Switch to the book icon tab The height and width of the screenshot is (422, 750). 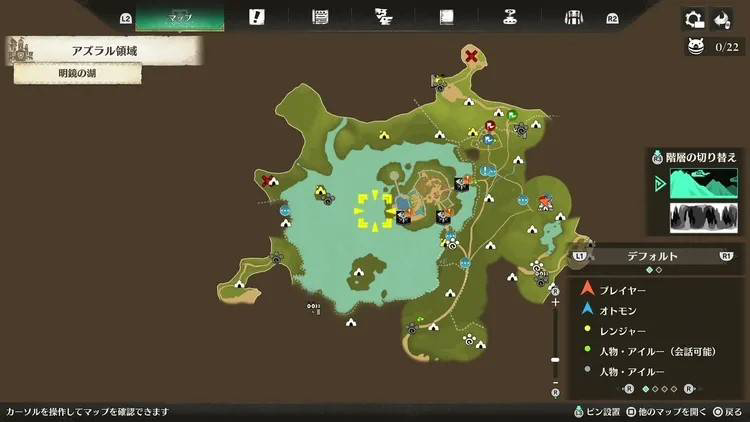pyautogui.click(x=446, y=17)
